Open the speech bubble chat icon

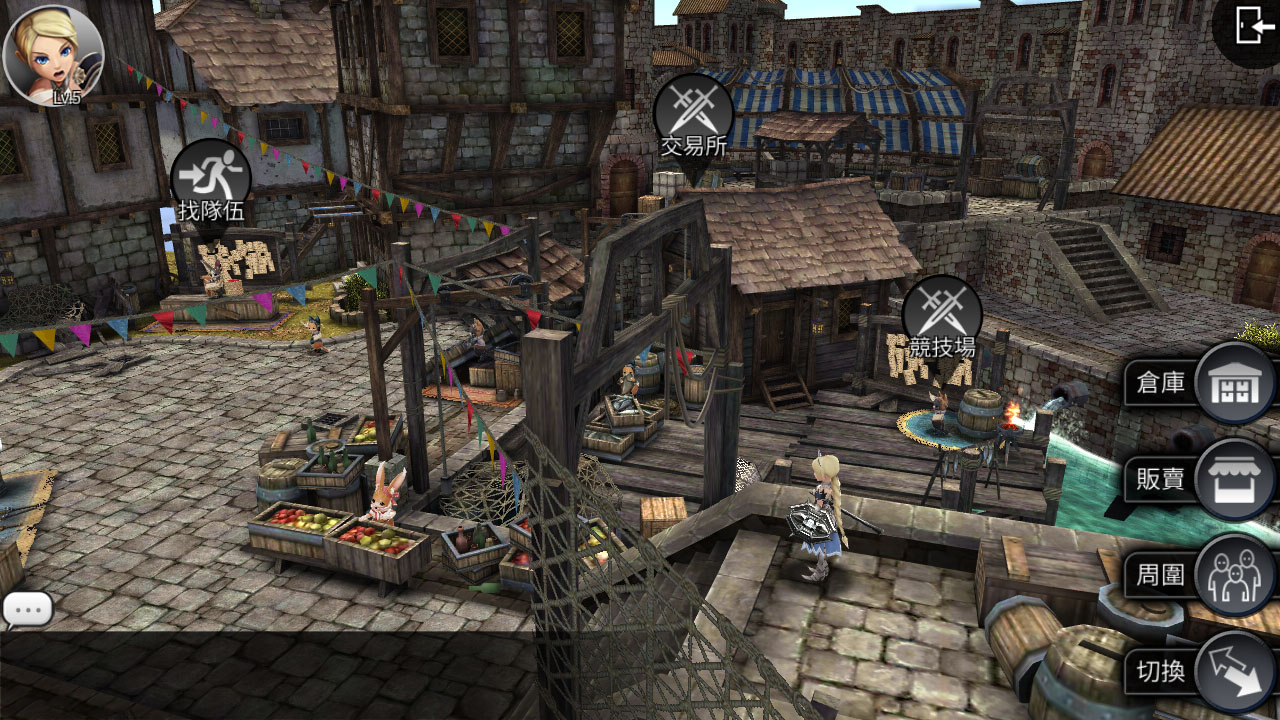(x=27, y=610)
